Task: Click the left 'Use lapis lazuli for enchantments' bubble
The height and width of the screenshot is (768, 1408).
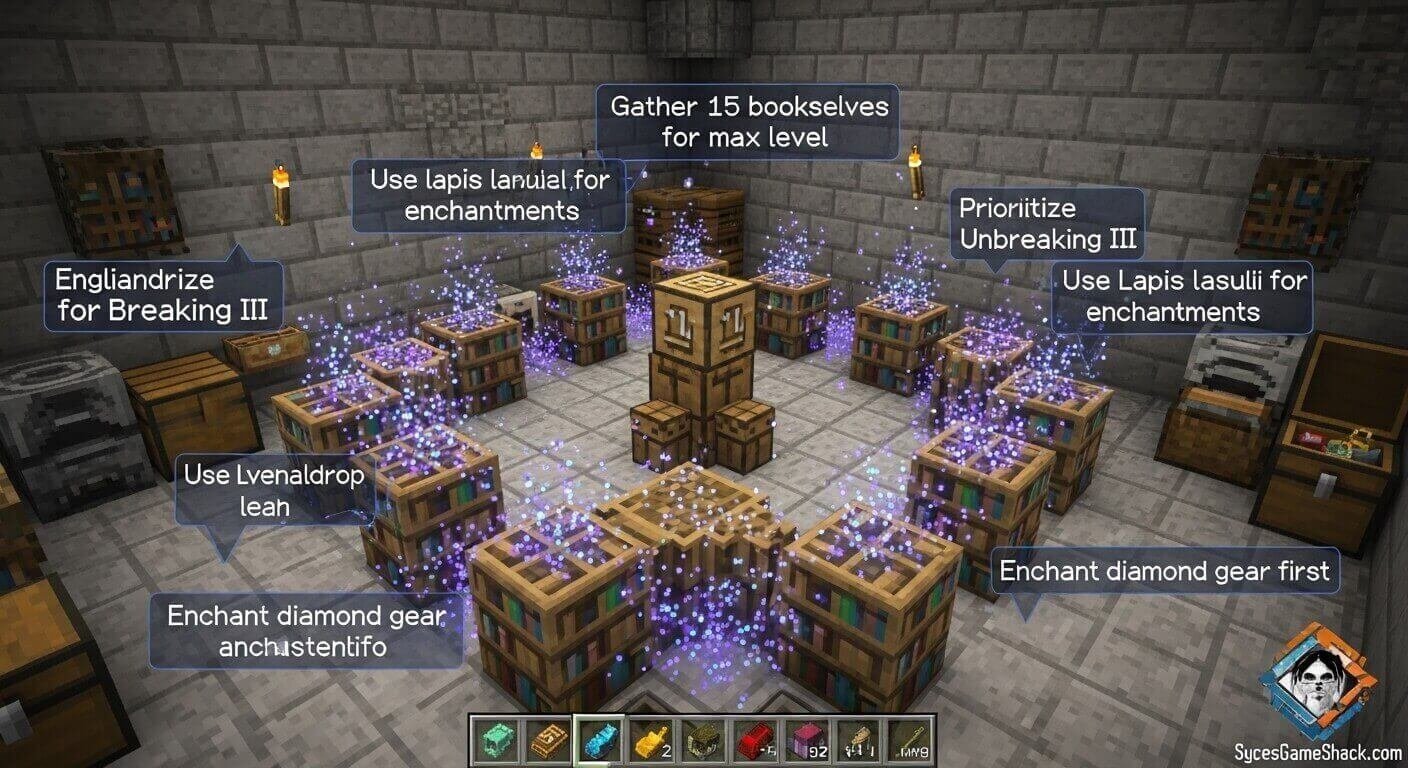Action: (x=488, y=195)
